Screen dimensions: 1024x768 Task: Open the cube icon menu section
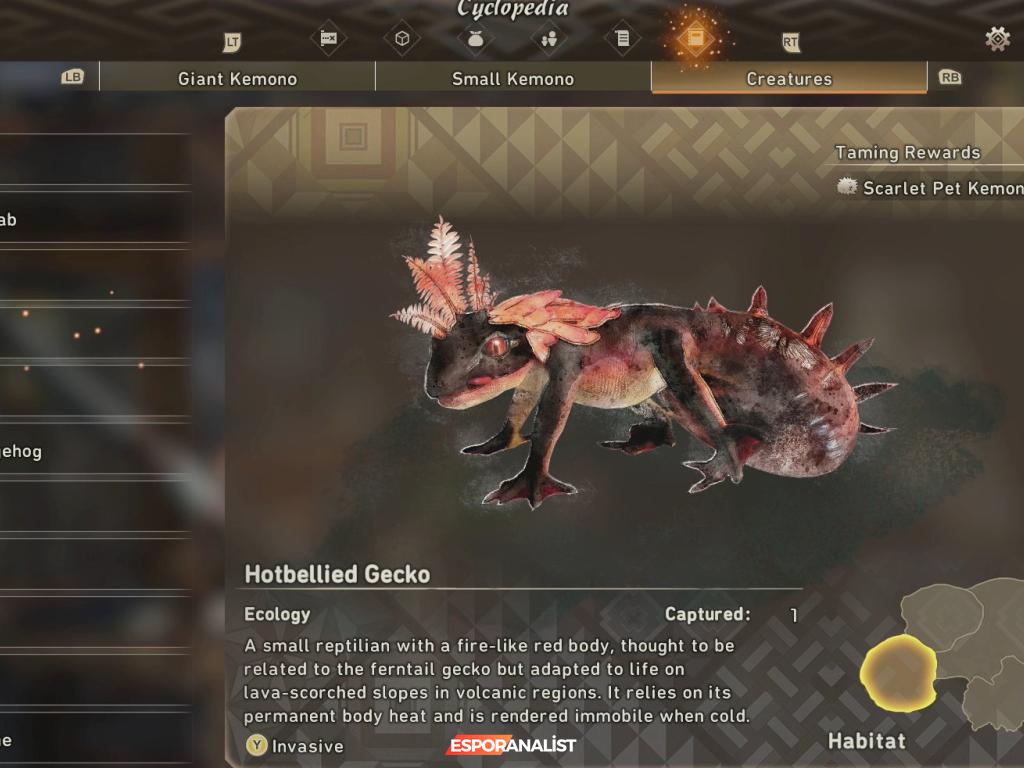[402, 39]
